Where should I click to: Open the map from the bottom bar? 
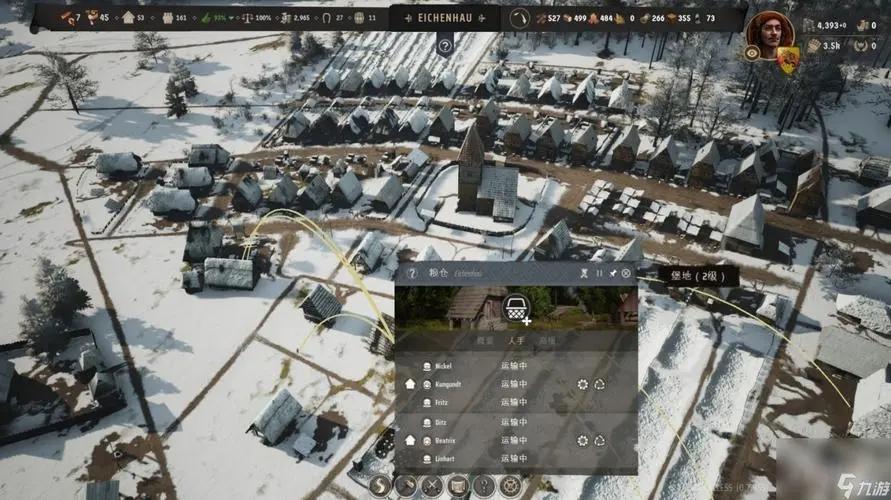458,487
